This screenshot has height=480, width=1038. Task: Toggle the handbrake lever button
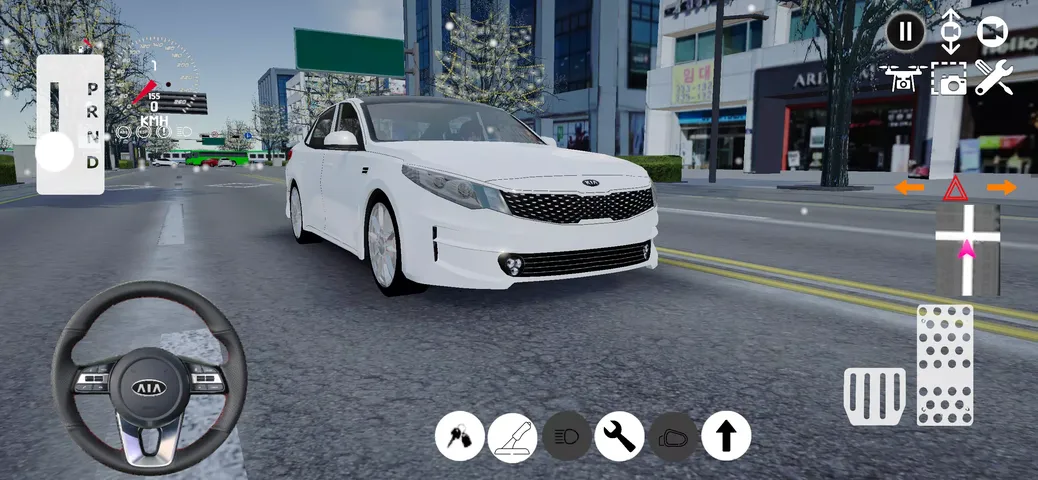513,437
